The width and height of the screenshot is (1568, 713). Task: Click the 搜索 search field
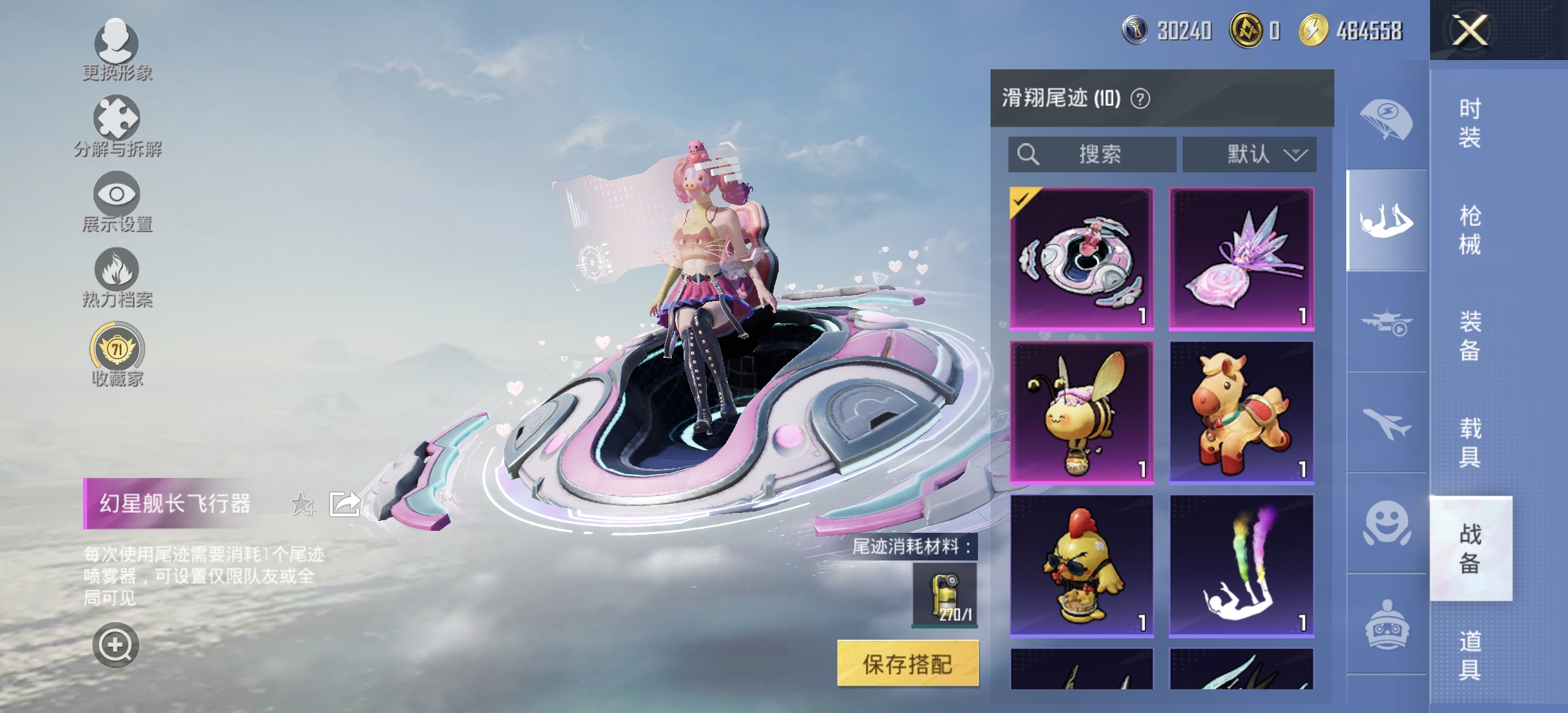[1092, 155]
